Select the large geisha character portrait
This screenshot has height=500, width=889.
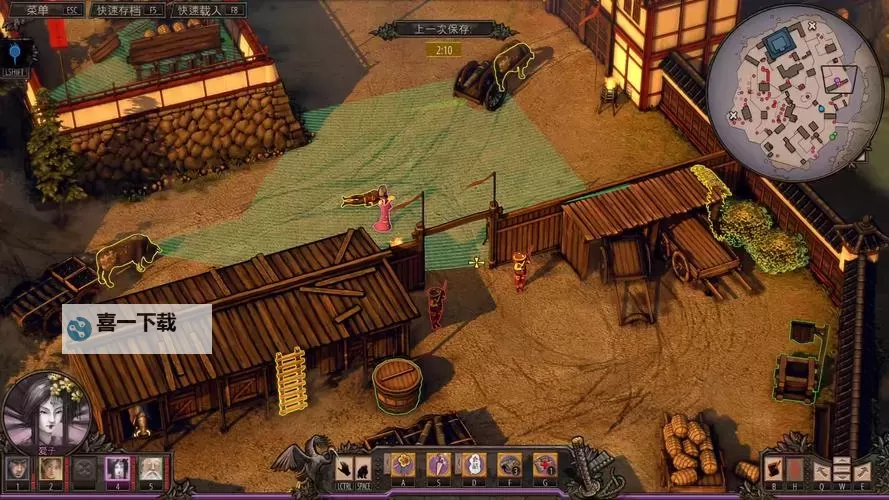(x=45, y=411)
